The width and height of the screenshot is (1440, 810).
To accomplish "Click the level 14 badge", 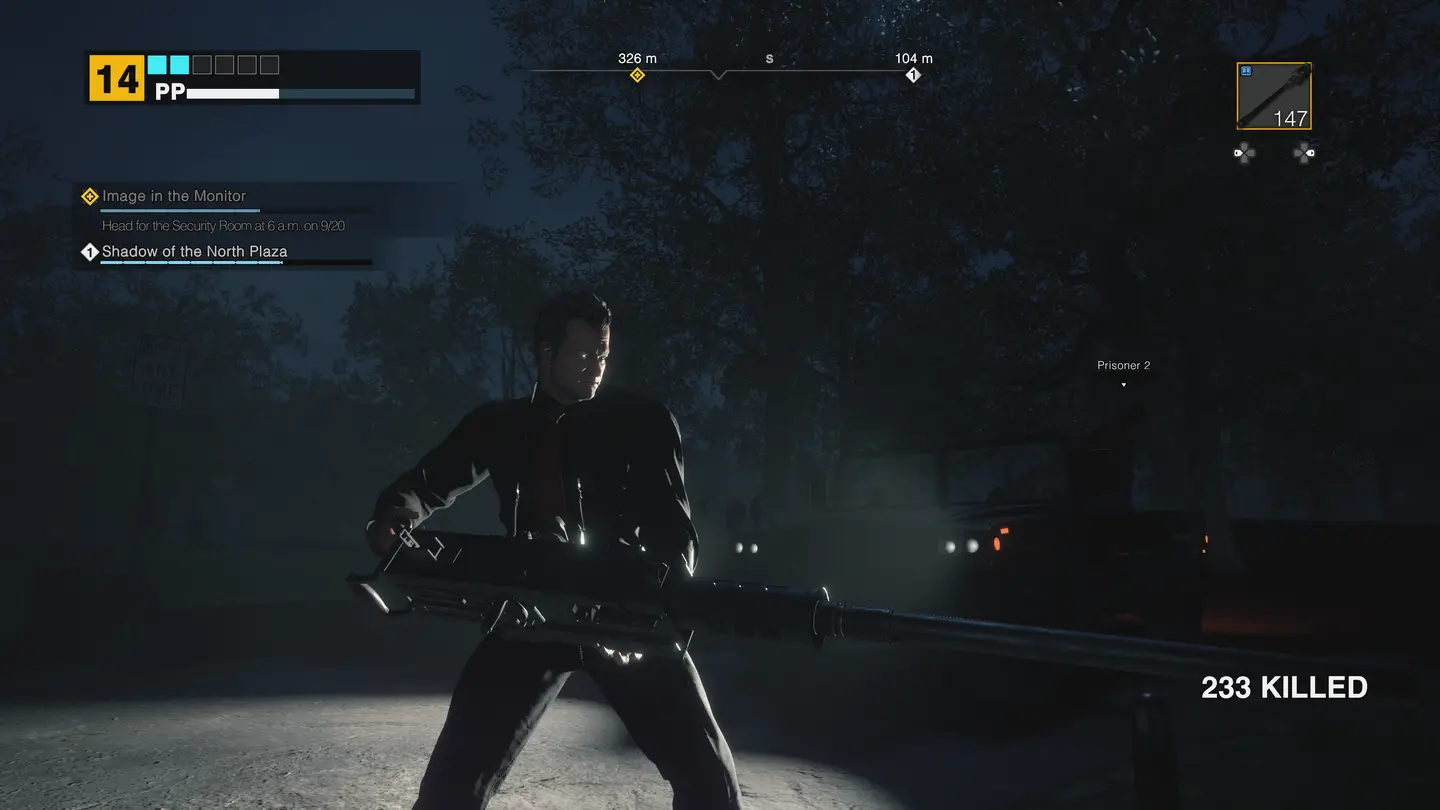I will (x=117, y=78).
